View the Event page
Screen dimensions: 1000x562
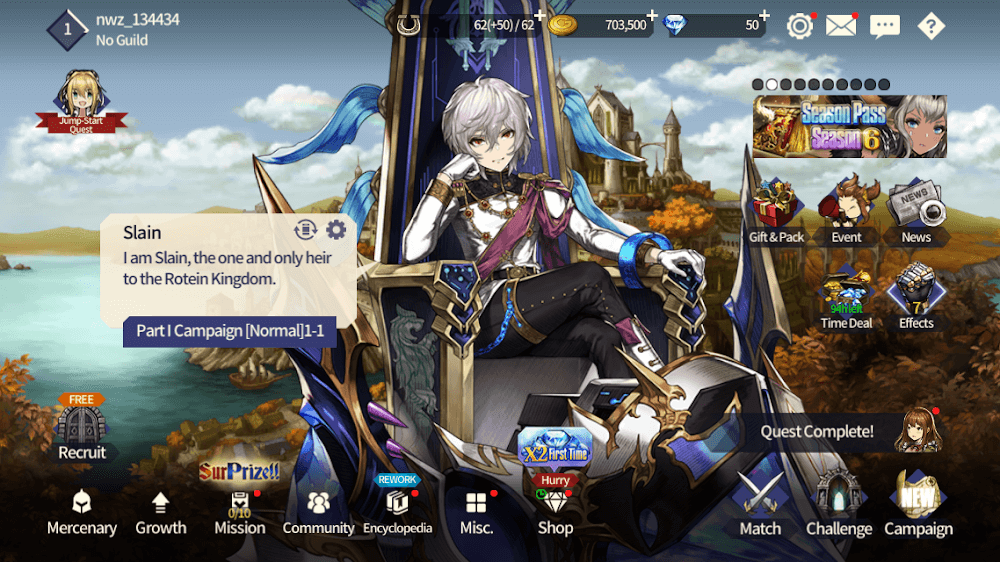click(x=846, y=212)
